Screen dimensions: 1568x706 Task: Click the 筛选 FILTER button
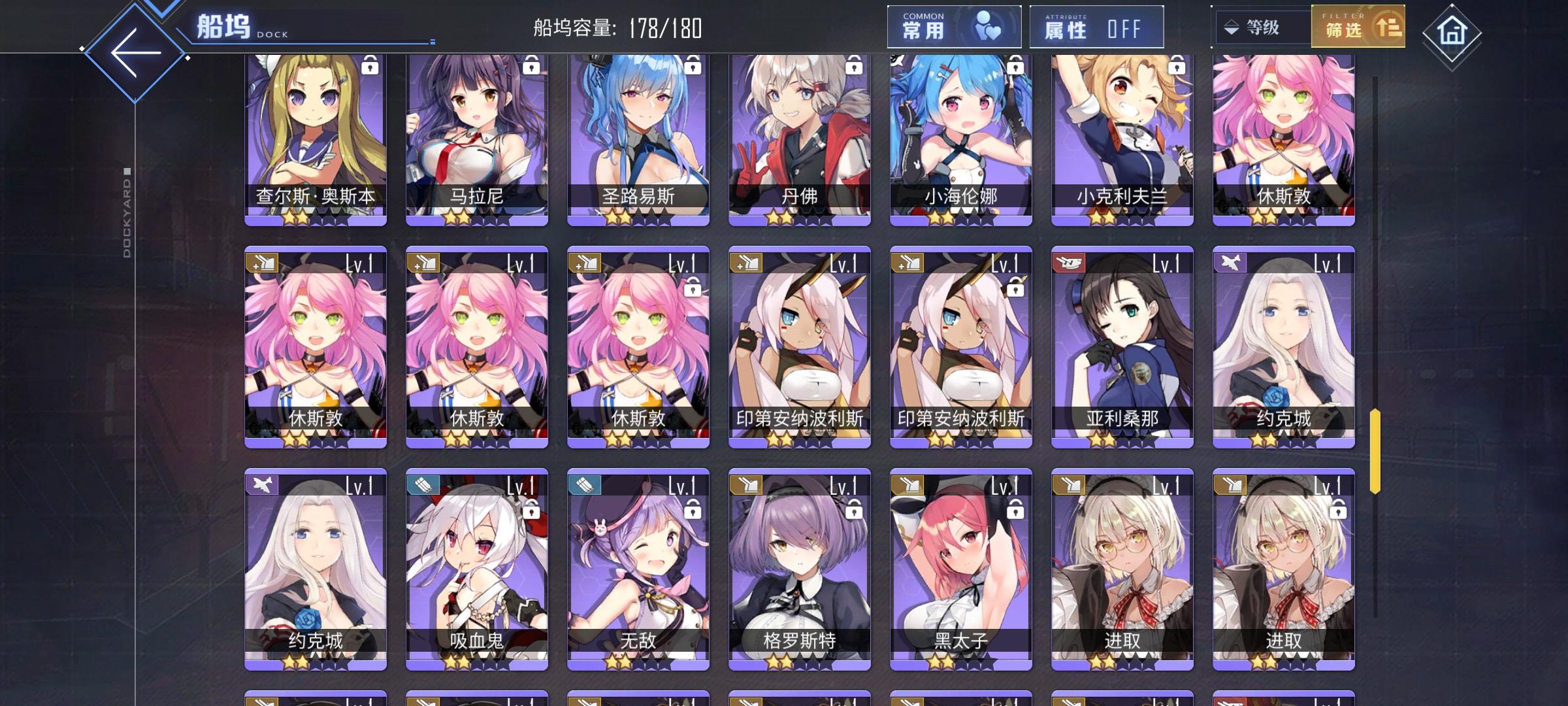click(x=1358, y=27)
